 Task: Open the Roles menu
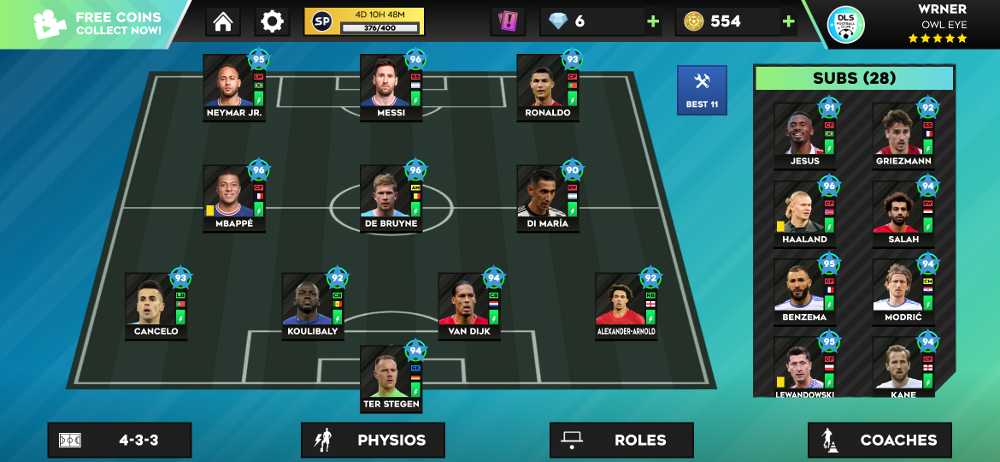pos(621,440)
